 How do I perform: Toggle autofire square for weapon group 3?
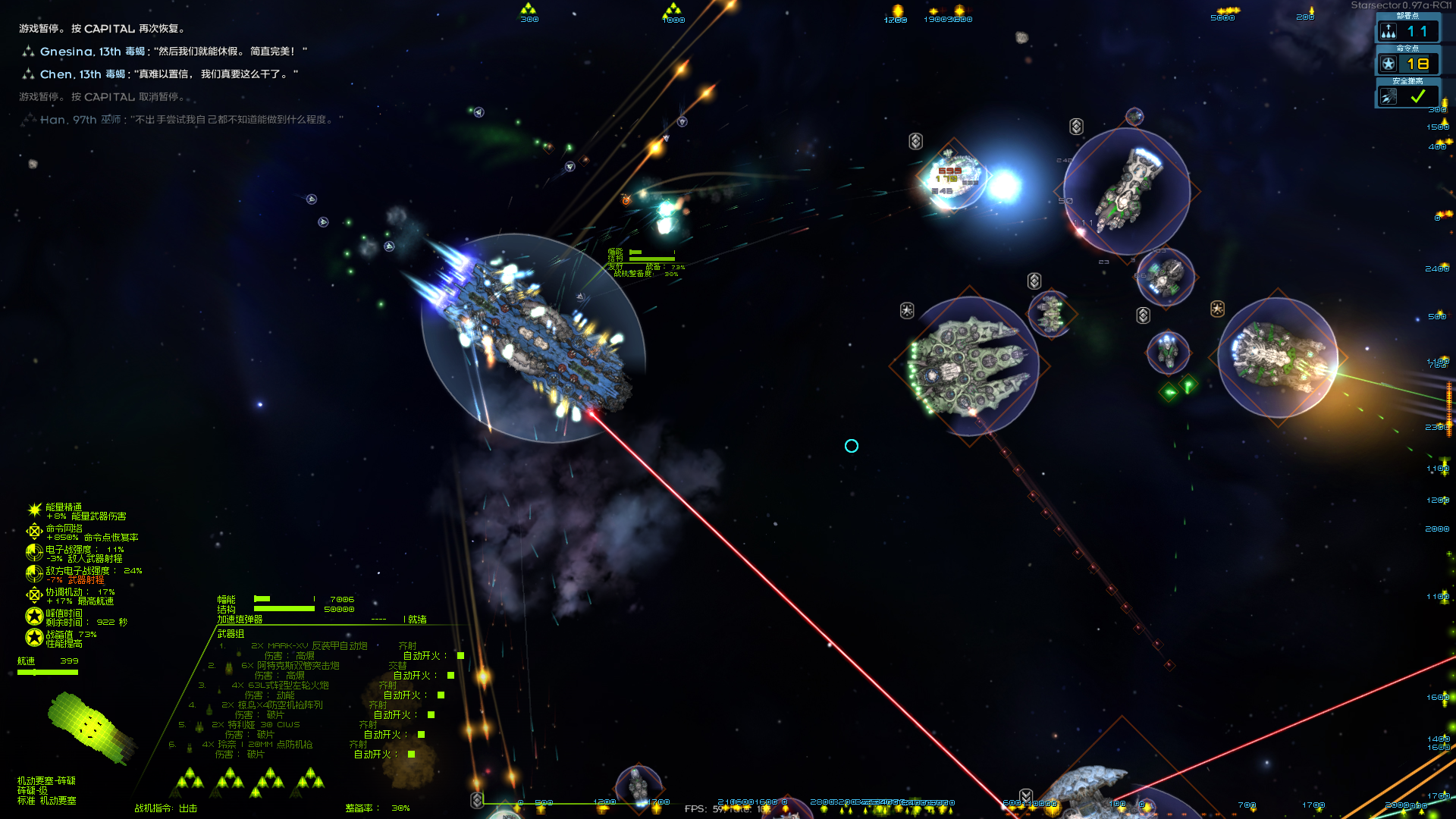441,695
